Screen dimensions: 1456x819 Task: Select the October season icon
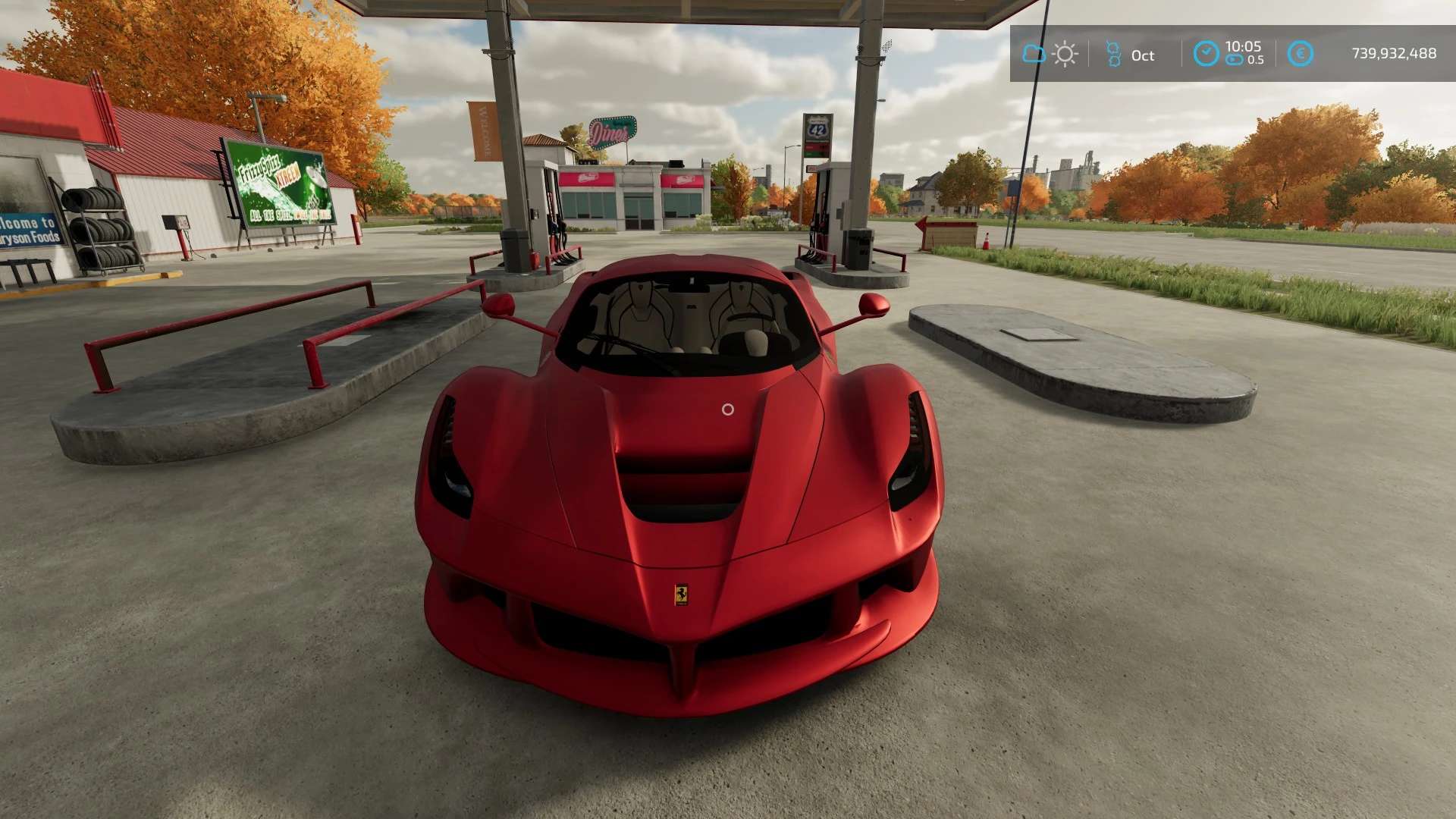click(1113, 54)
